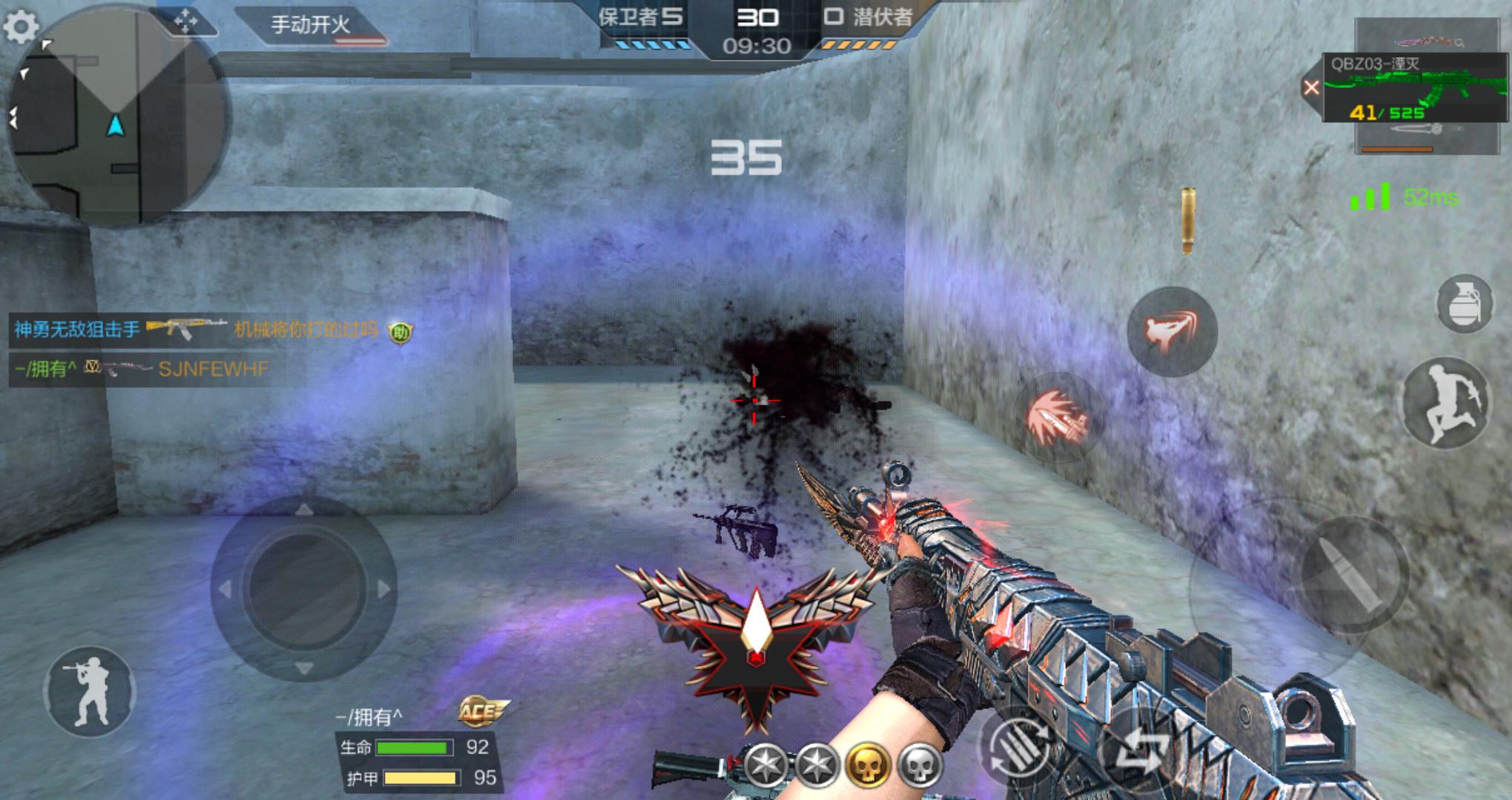The width and height of the screenshot is (1512, 800).
Task: Activate the kick melee attack
Action: [1171, 330]
